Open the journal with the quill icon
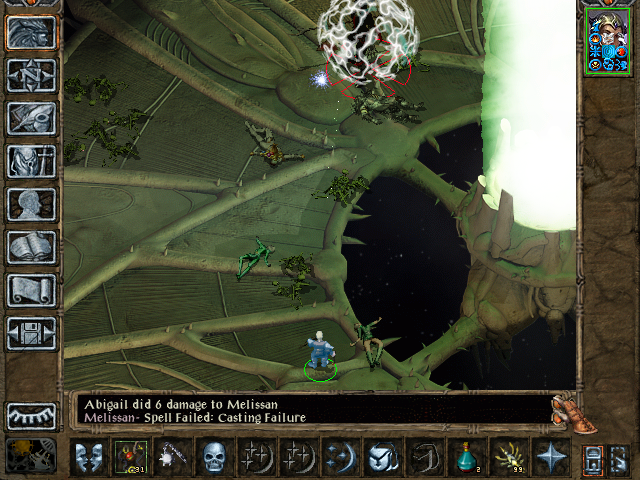This screenshot has width=640, height=480. (31, 118)
